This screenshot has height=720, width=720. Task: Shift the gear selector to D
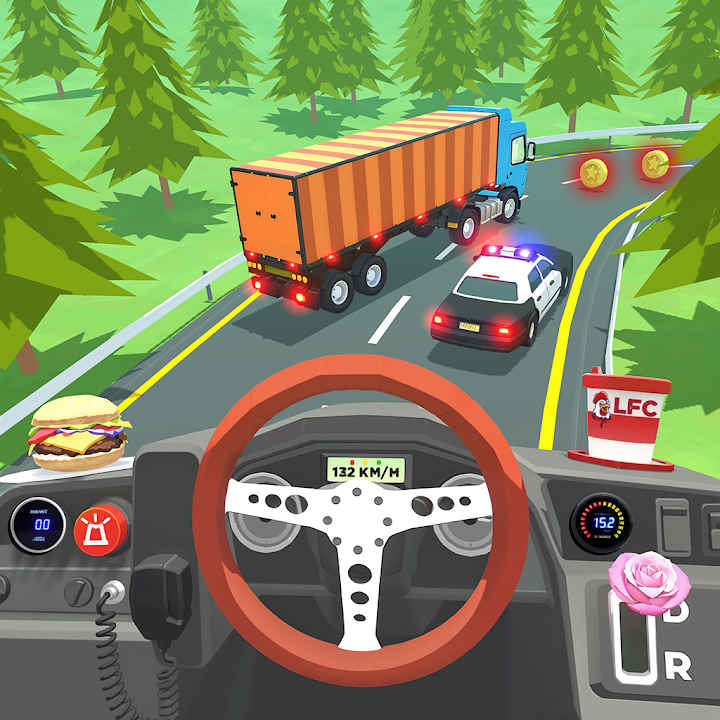pos(677,613)
